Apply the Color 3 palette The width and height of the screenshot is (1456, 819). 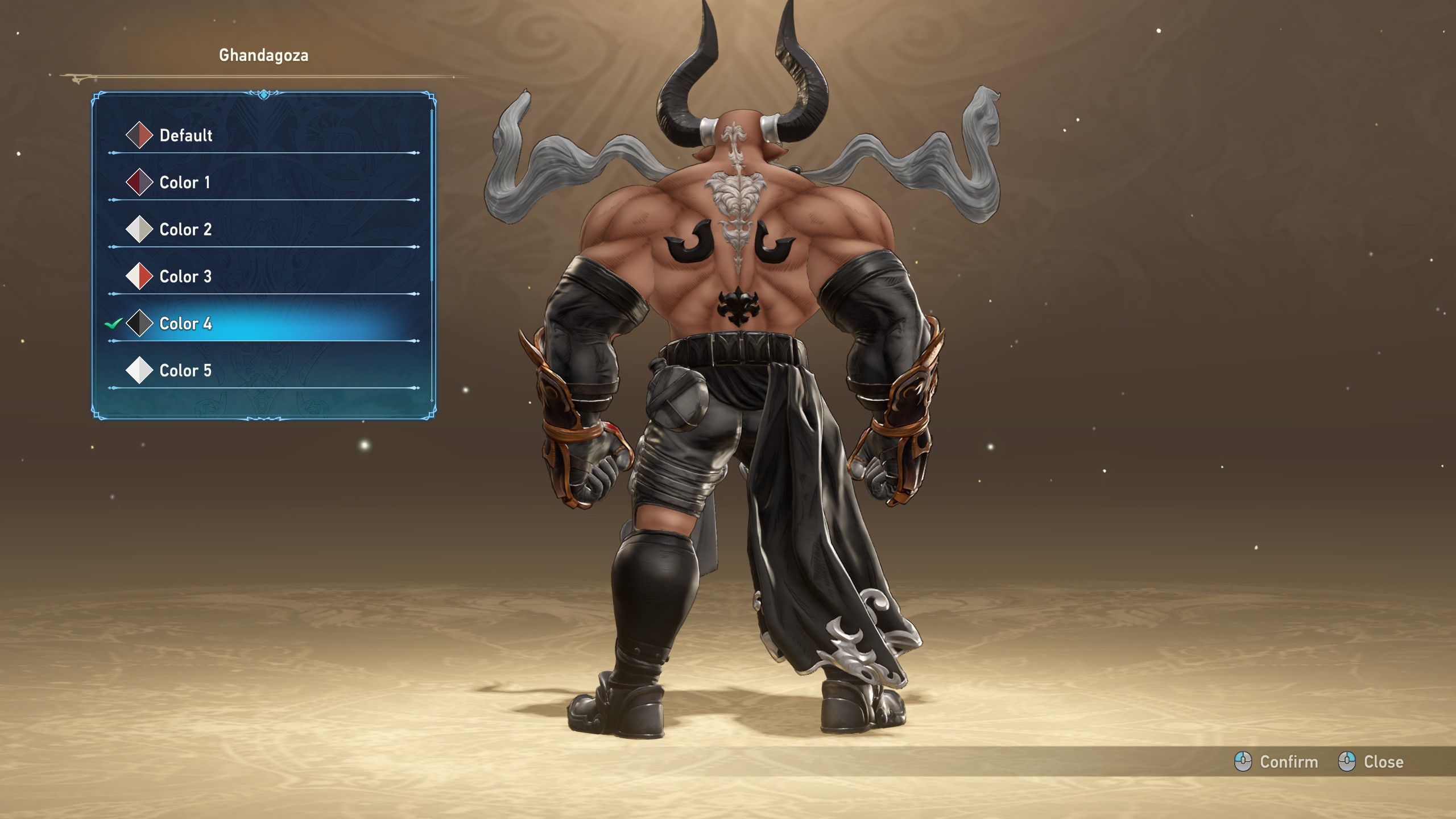185,277
